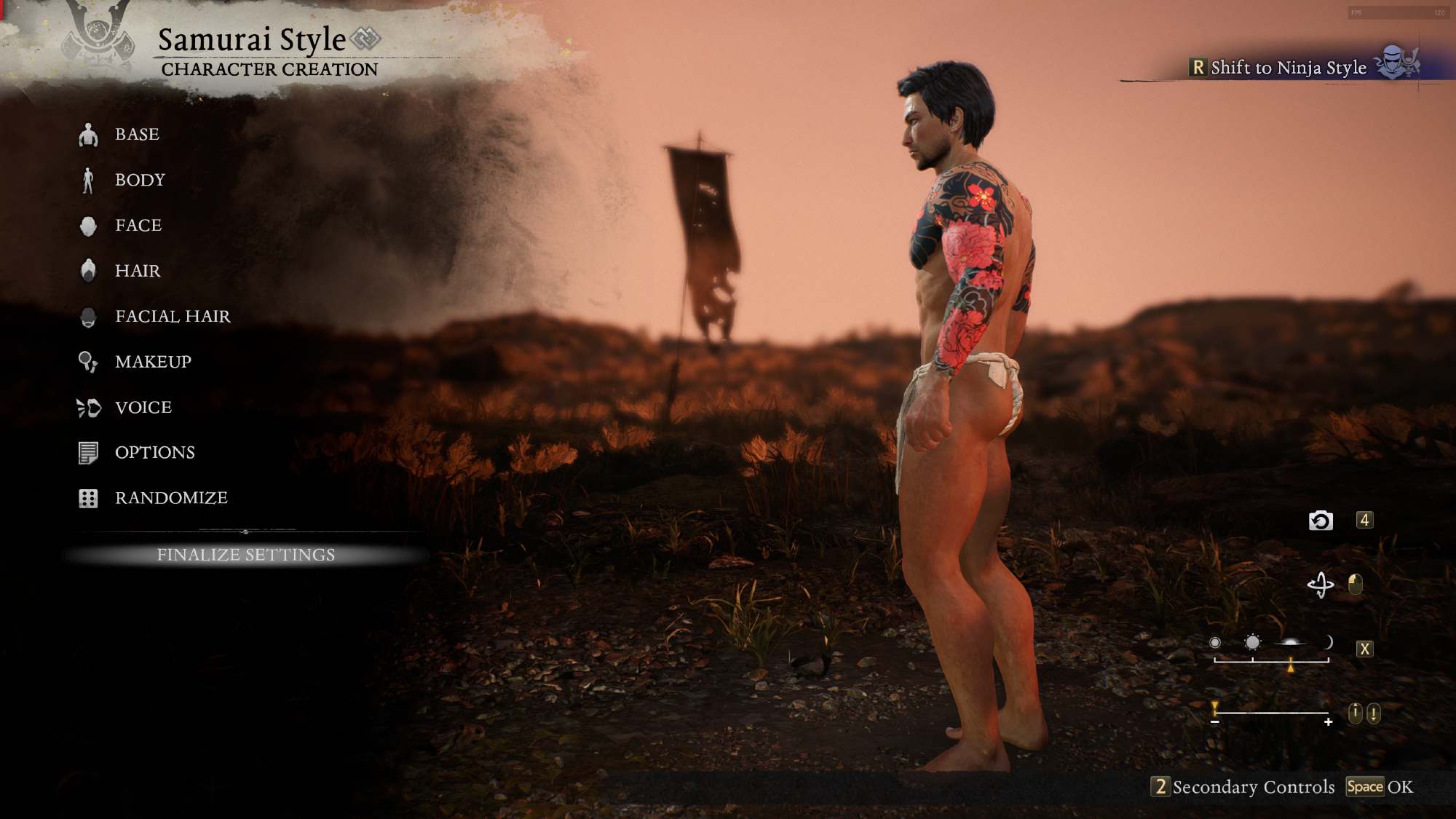Open HAIR customization

(138, 271)
